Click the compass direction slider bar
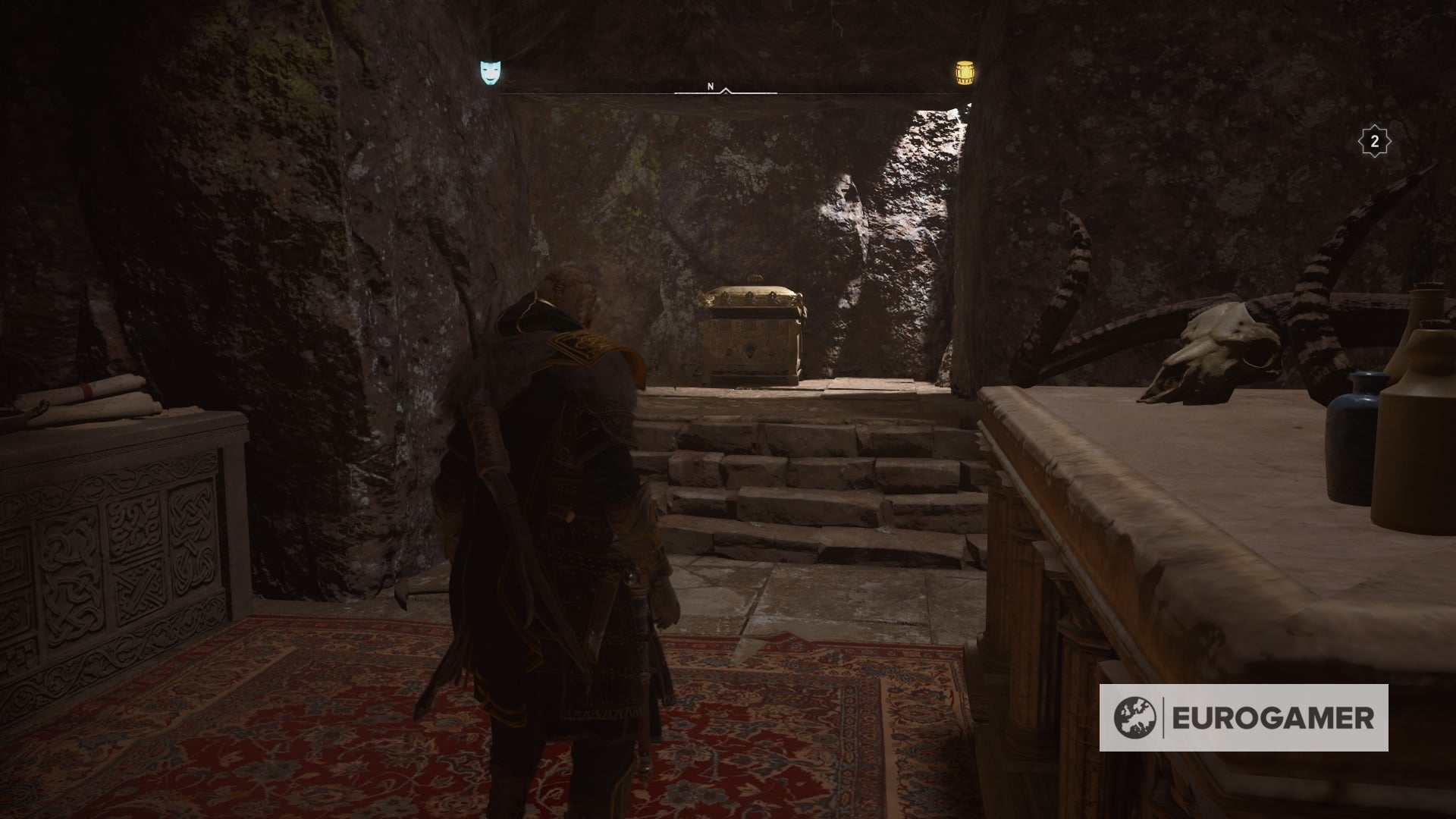The height and width of the screenshot is (819, 1456). [728, 91]
